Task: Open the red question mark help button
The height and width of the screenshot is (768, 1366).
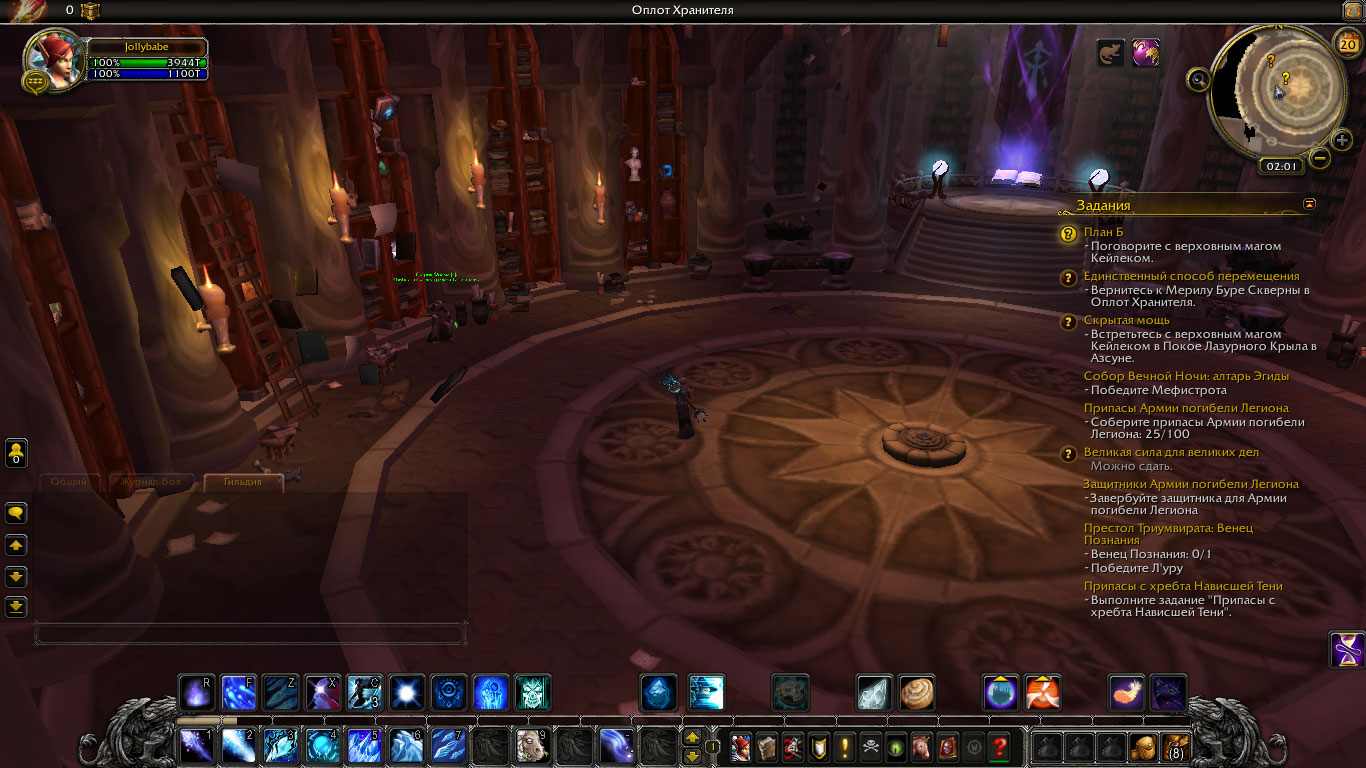Action: (x=998, y=746)
